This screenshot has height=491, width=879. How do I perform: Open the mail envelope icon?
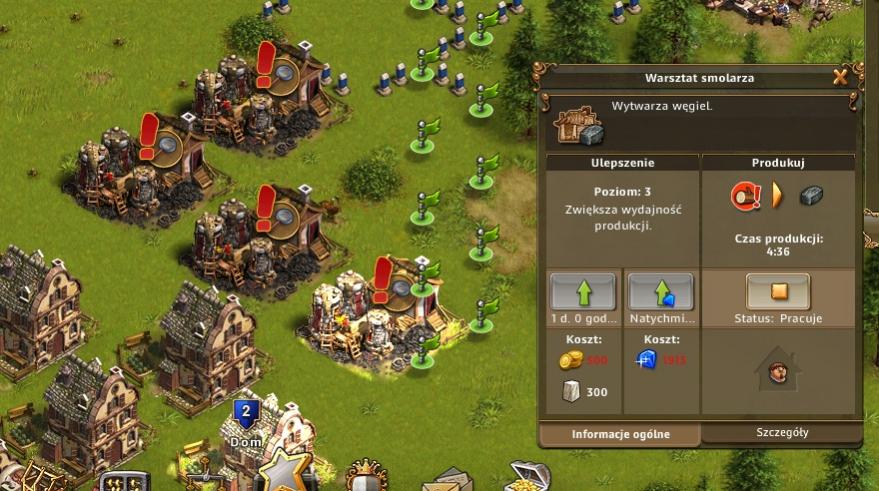(x=446, y=480)
